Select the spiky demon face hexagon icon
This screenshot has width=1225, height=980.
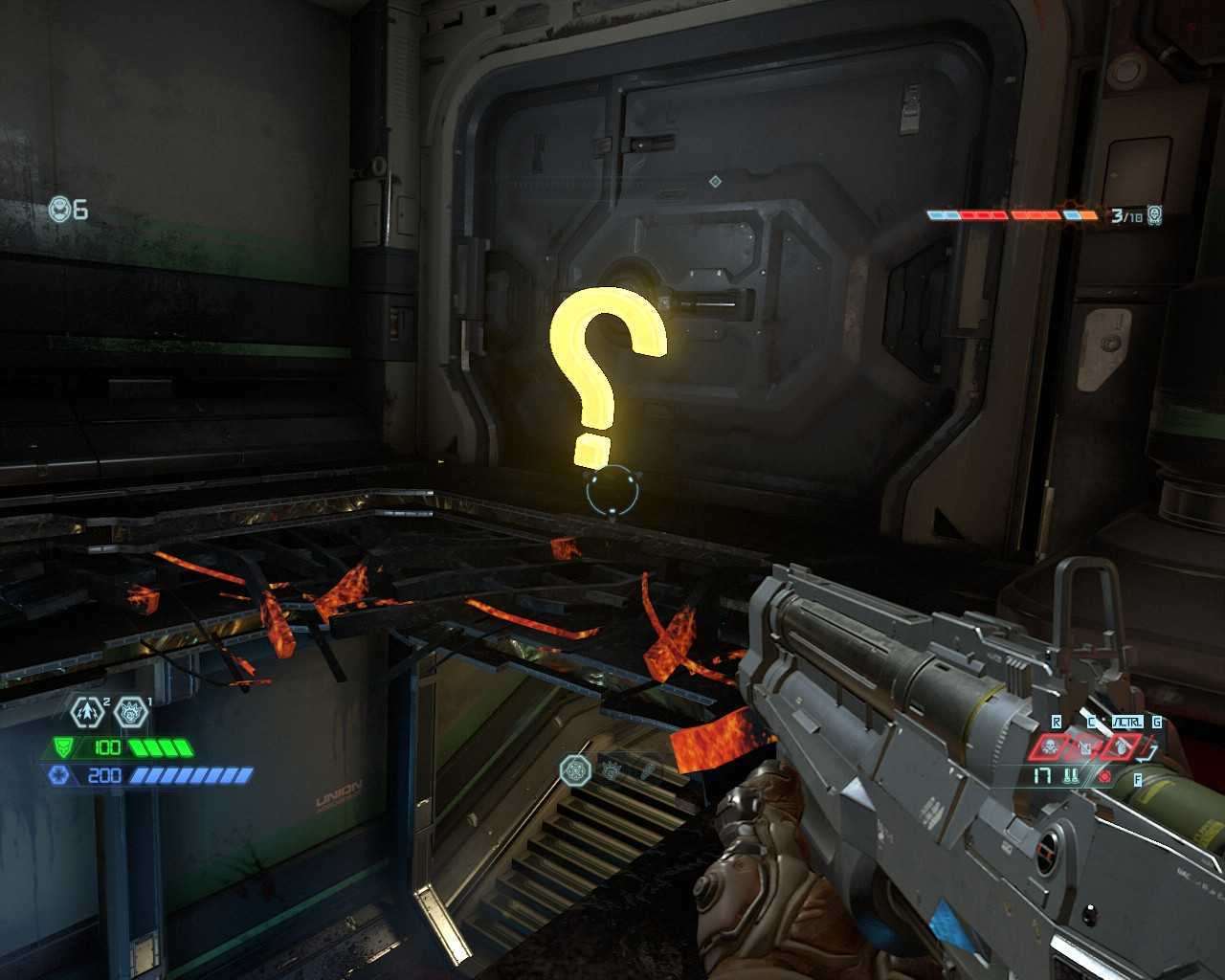[131, 712]
